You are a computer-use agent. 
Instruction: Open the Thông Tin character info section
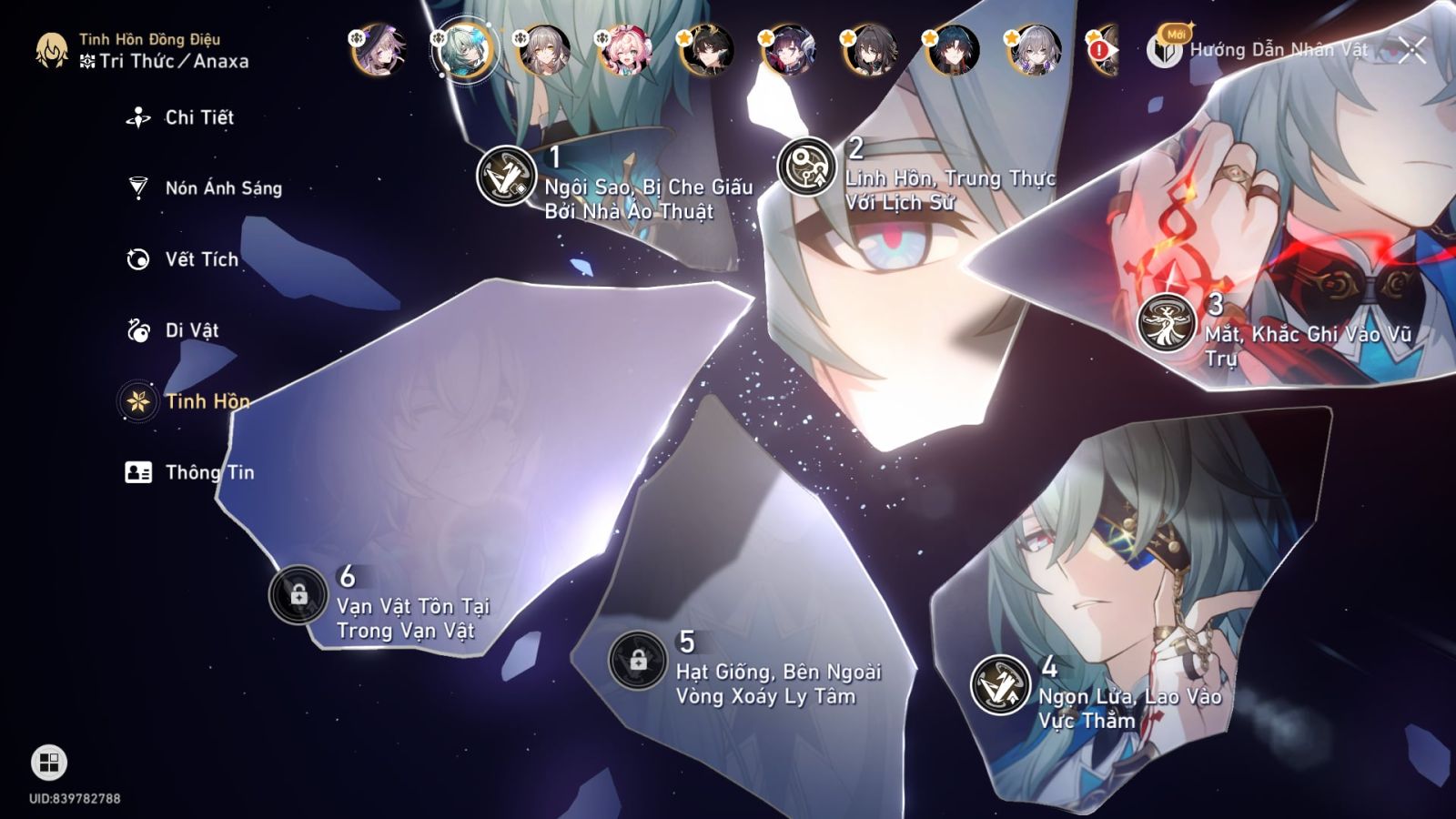(208, 472)
